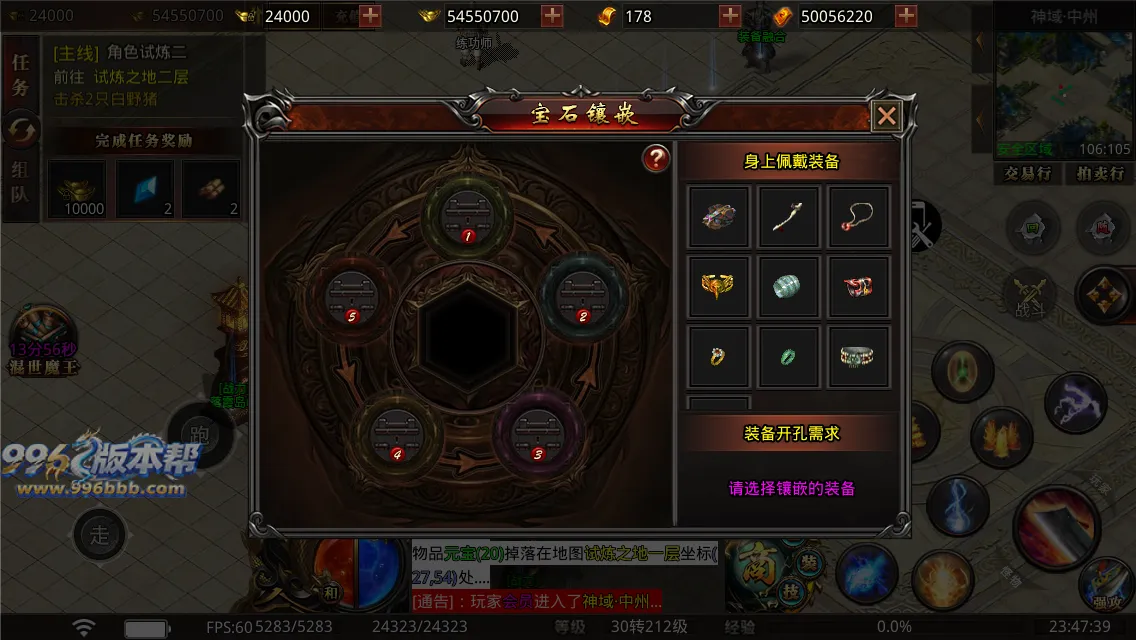Screen dimensions: 1136x640
Task: Select the golden helmet equipment slot
Action: click(719, 287)
